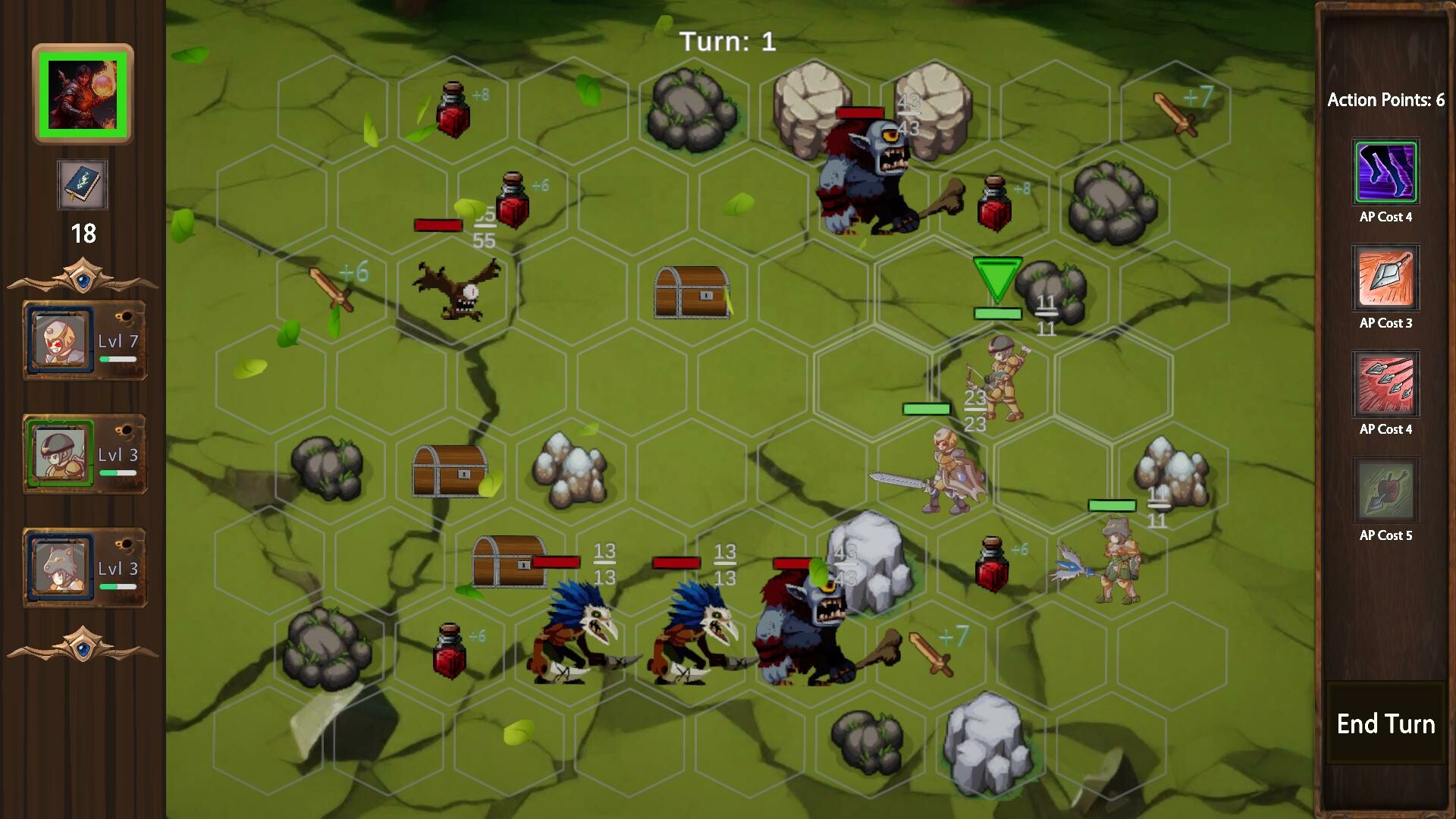The image size is (1456, 819).
Task: Open the spellbook item showing 18 uses
Action: tap(83, 184)
